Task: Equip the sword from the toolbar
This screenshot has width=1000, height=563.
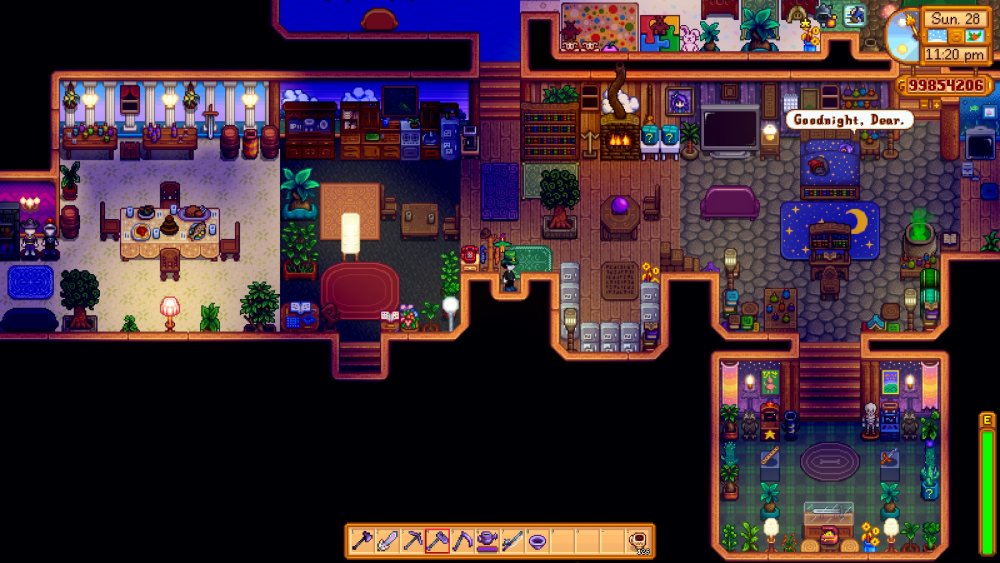Action: coord(387,541)
